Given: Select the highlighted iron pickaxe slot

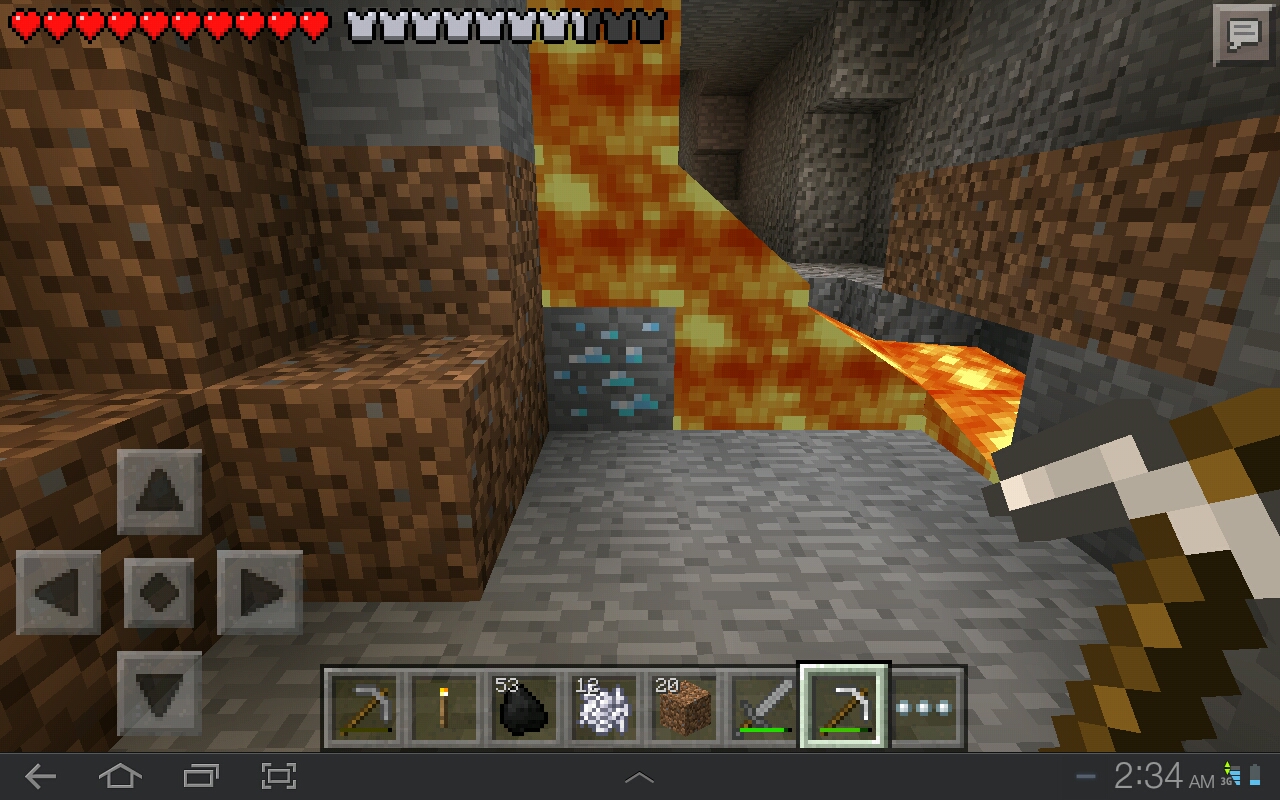Looking at the screenshot, I should pos(842,708).
